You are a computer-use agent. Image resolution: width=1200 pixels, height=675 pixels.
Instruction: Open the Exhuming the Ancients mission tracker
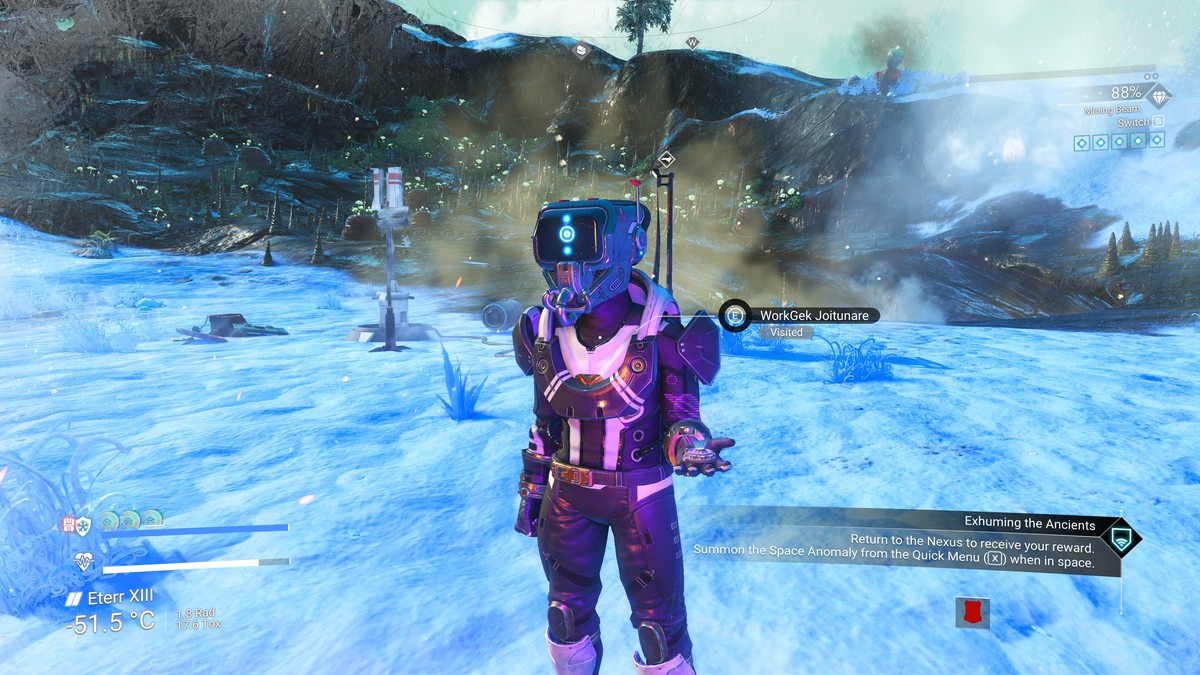1029,523
